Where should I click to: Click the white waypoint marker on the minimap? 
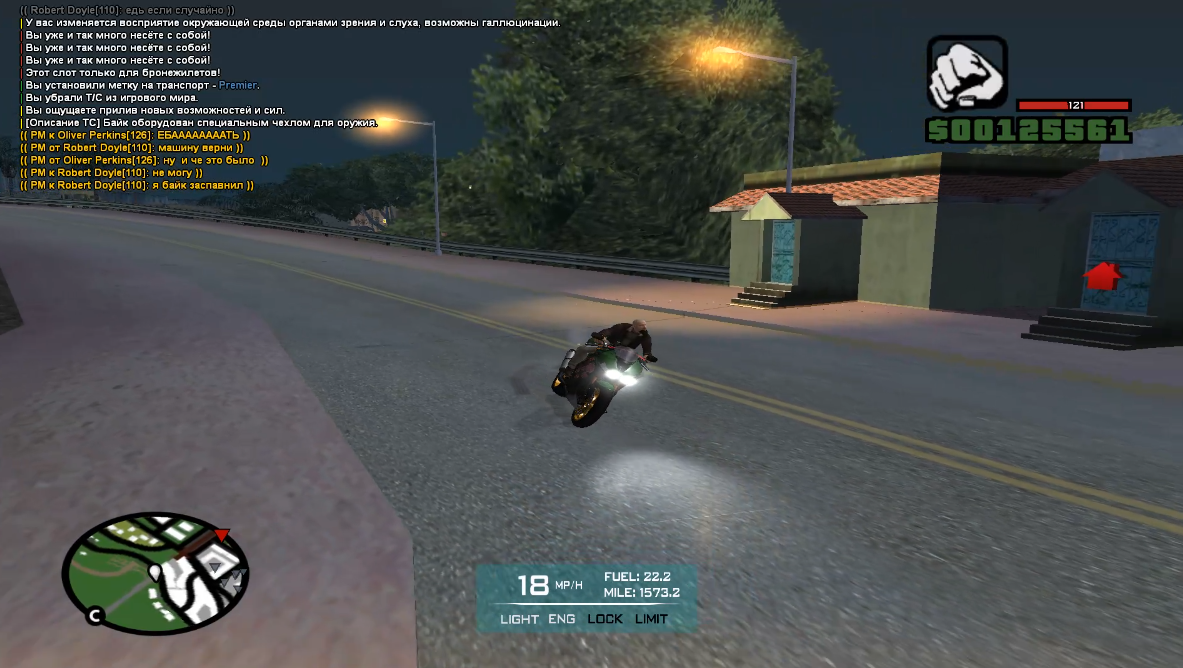point(155,571)
